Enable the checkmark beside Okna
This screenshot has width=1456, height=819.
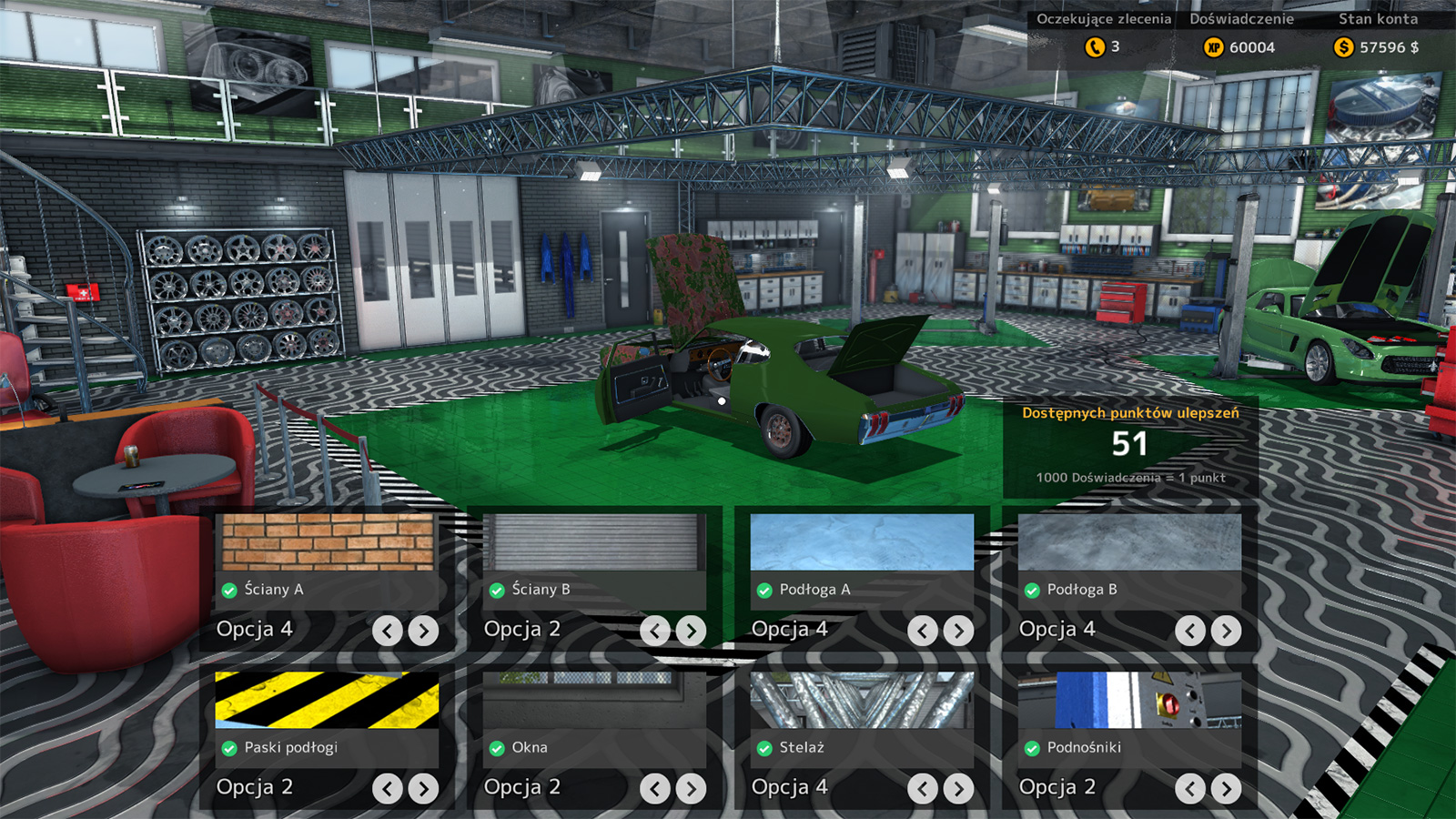[x=497, y=748]
